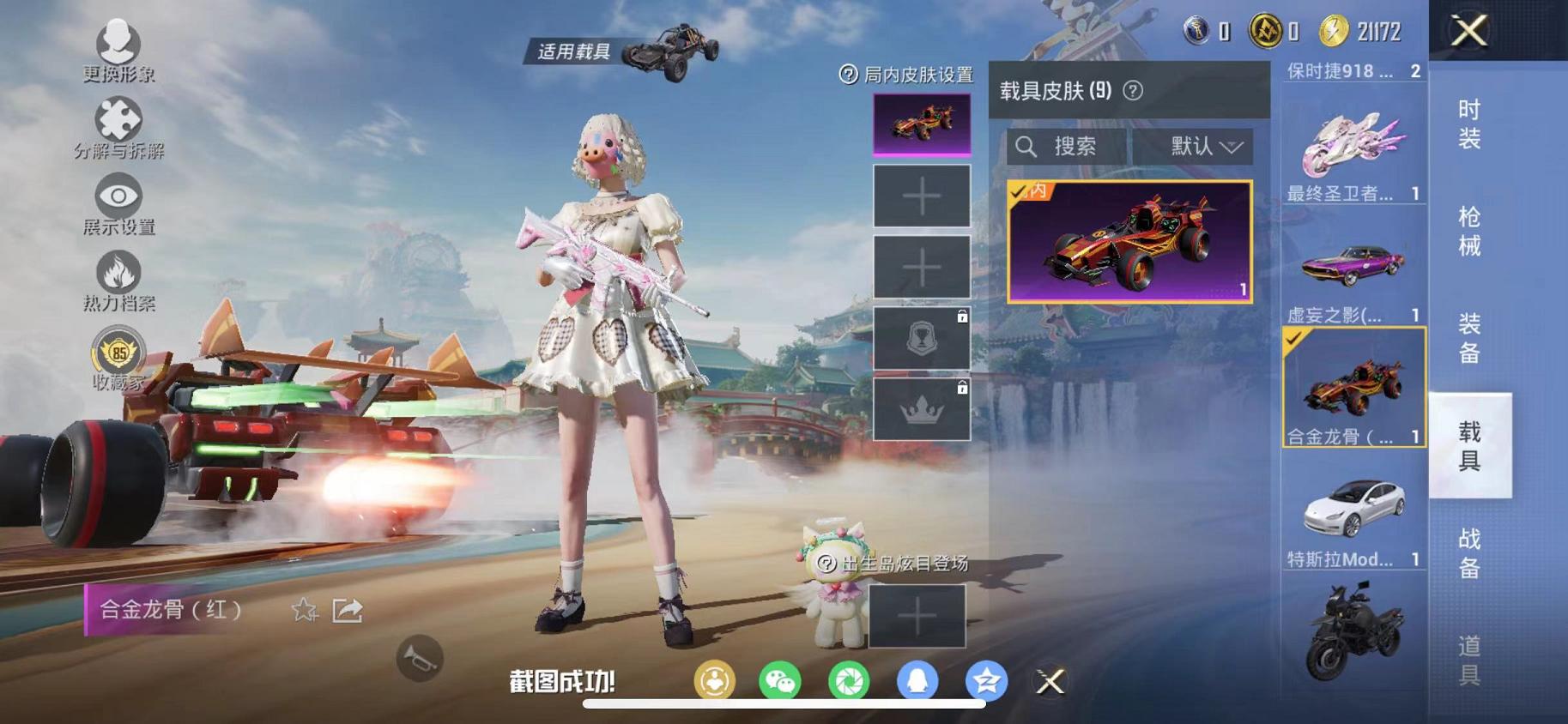Share the screenshot via QQ penguin icon
The height and width of the screenshot is (724, 1568).
point(918,680)
